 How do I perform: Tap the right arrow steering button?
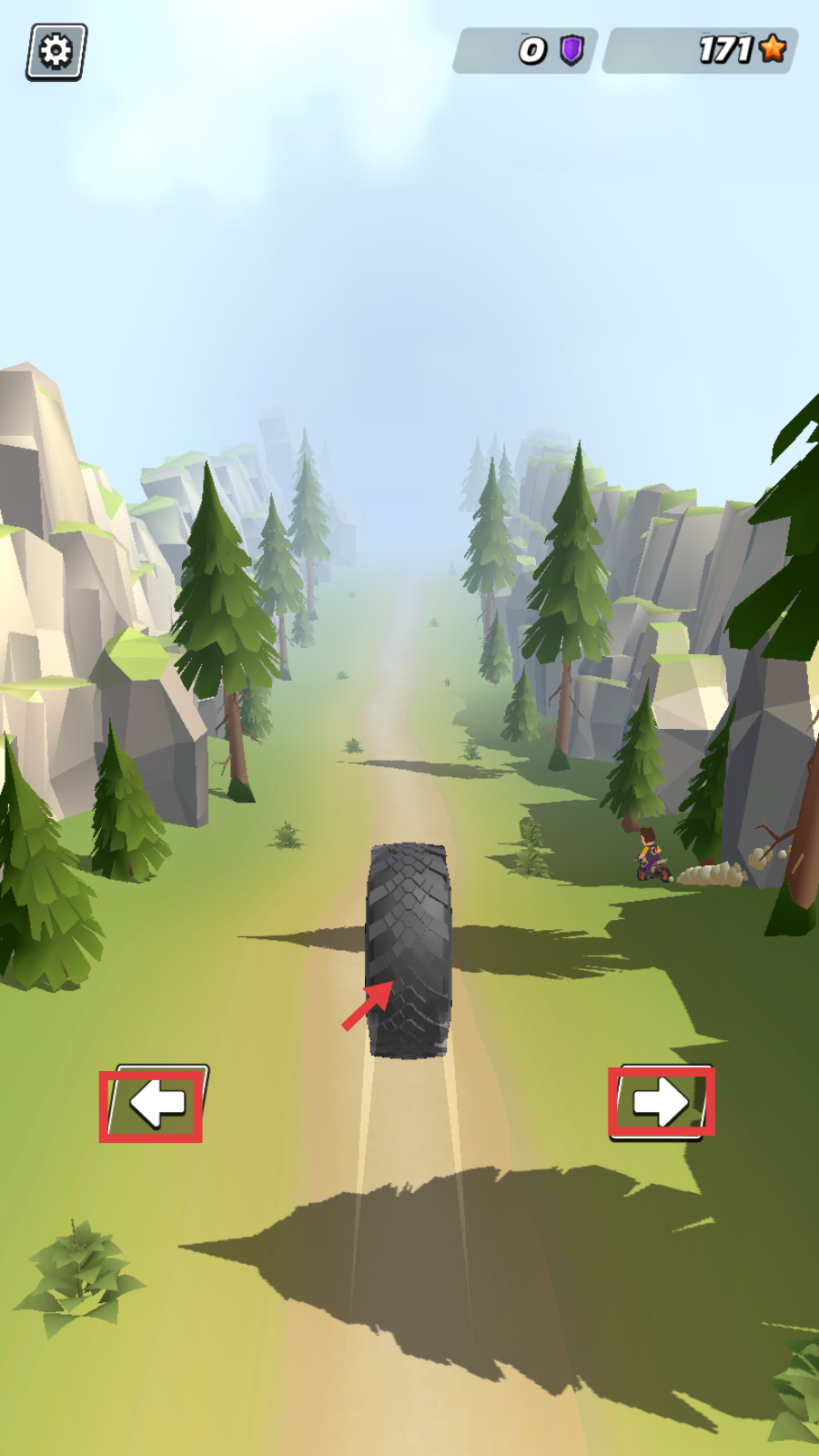(662, 1101)
